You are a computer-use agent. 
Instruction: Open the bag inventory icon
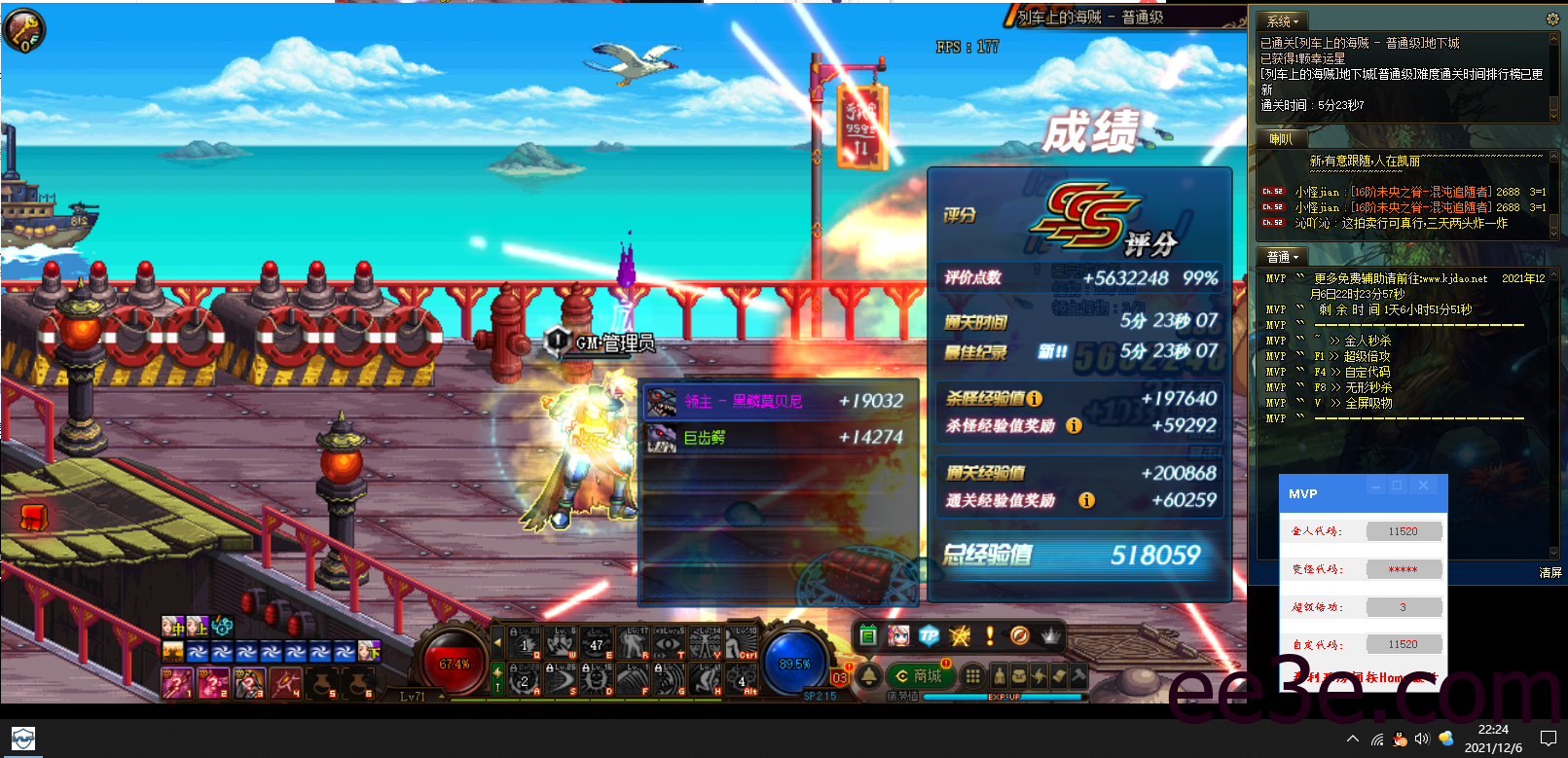(1019, 676)
